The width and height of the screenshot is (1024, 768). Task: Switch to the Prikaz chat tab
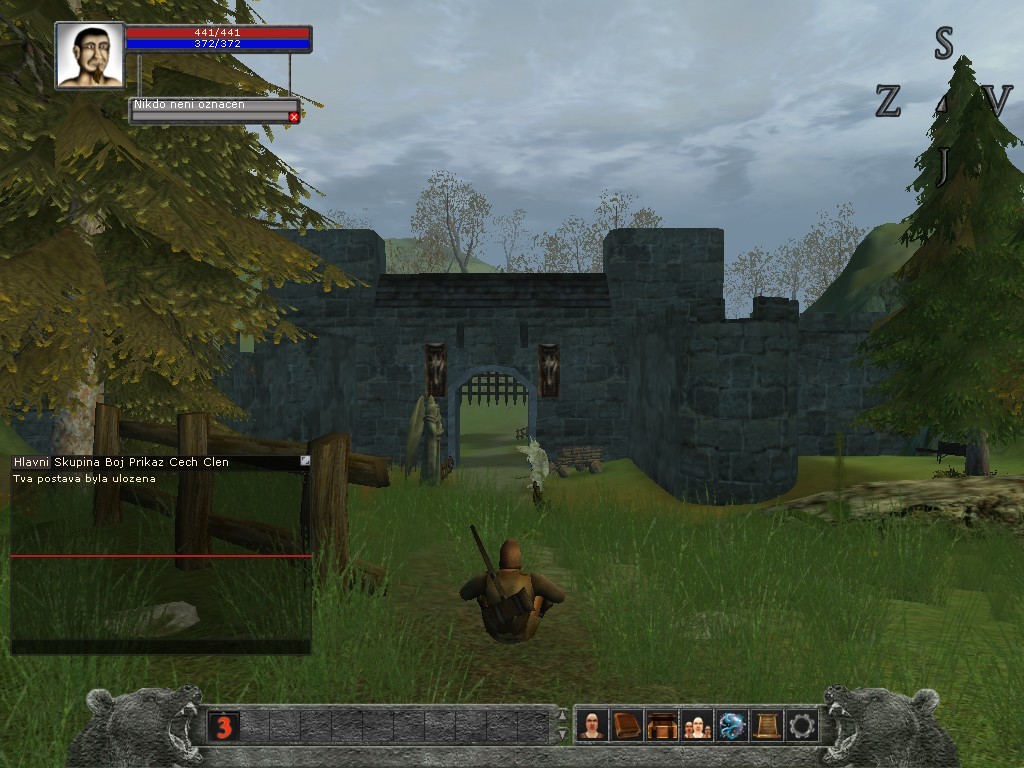[x=147, y=462]
